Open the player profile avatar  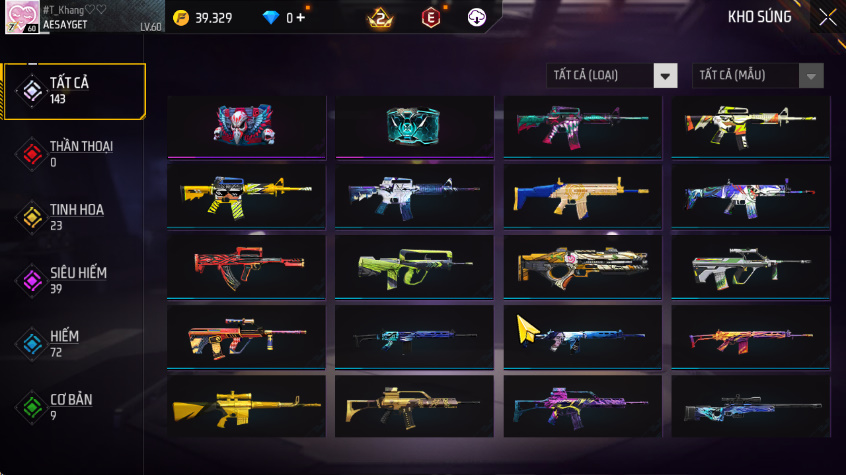(x=22, y=17)
